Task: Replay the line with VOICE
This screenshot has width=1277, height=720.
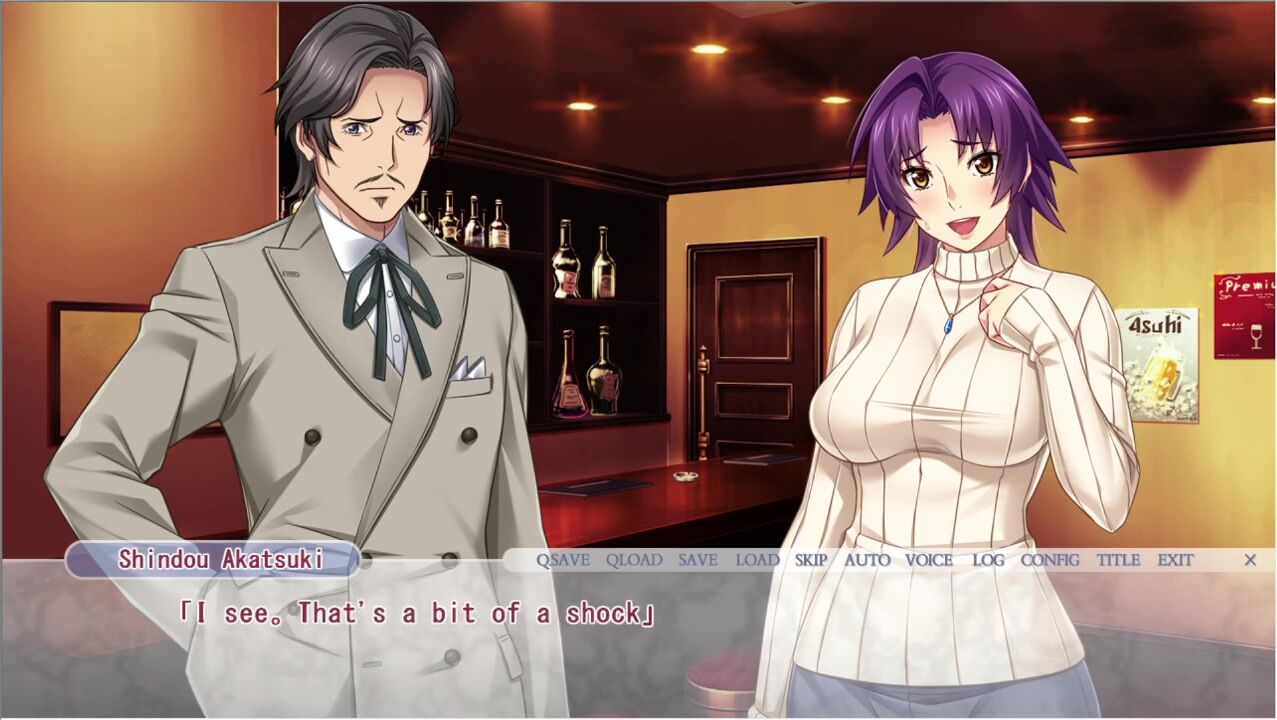Action: 929,560
